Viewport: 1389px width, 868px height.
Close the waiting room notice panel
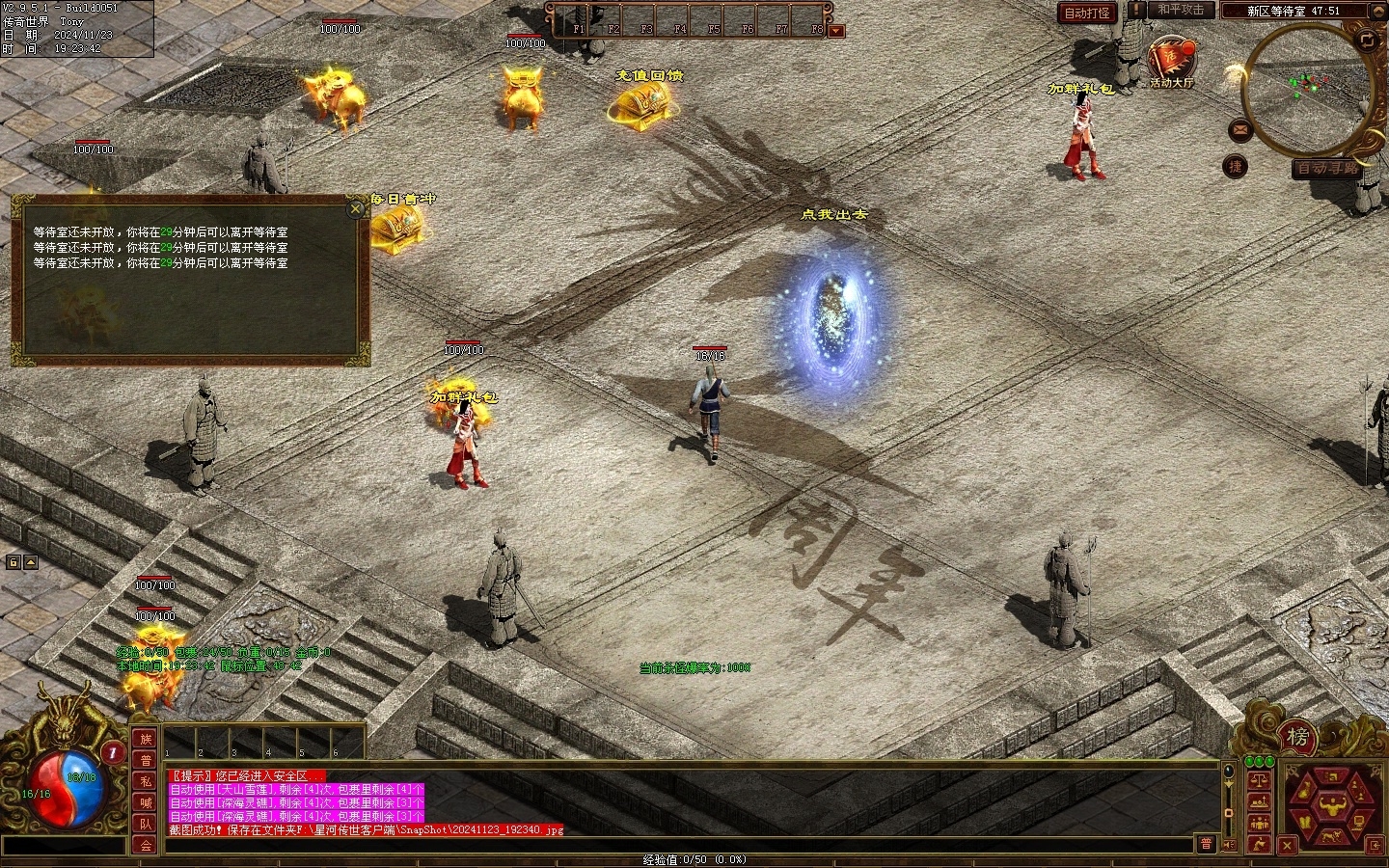356,208
